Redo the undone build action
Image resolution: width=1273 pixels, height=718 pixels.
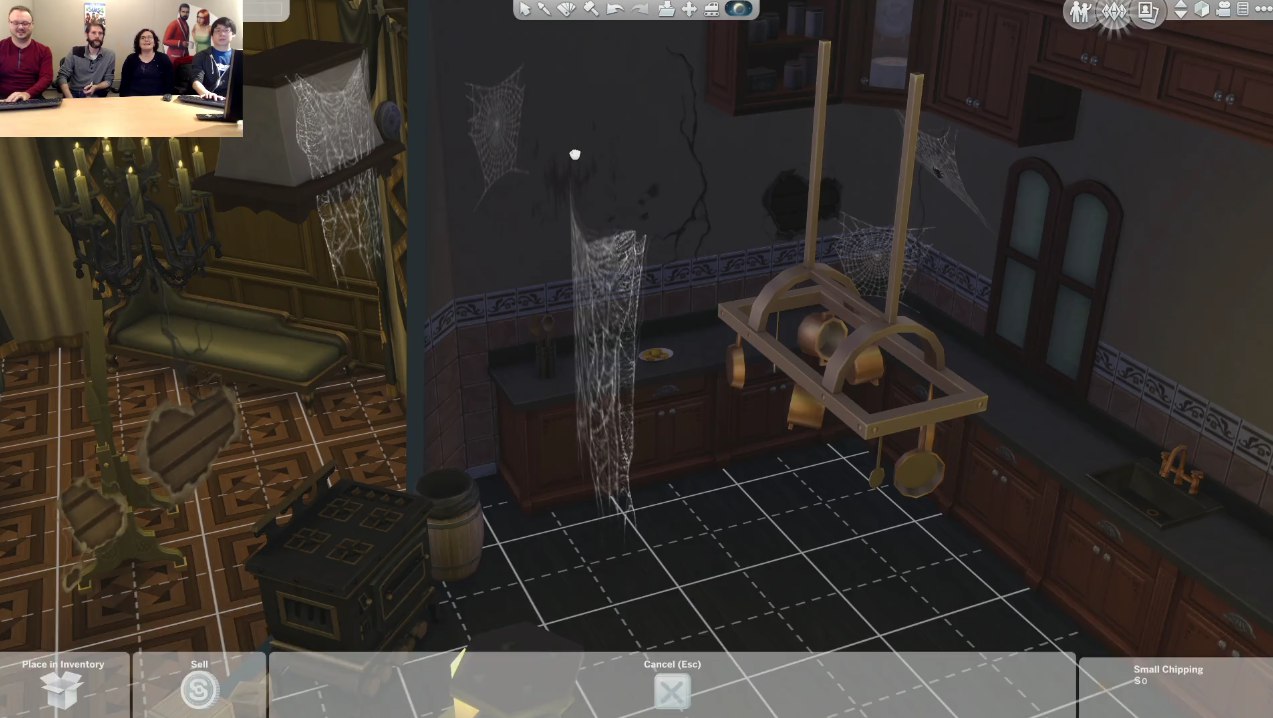point(639,9)
